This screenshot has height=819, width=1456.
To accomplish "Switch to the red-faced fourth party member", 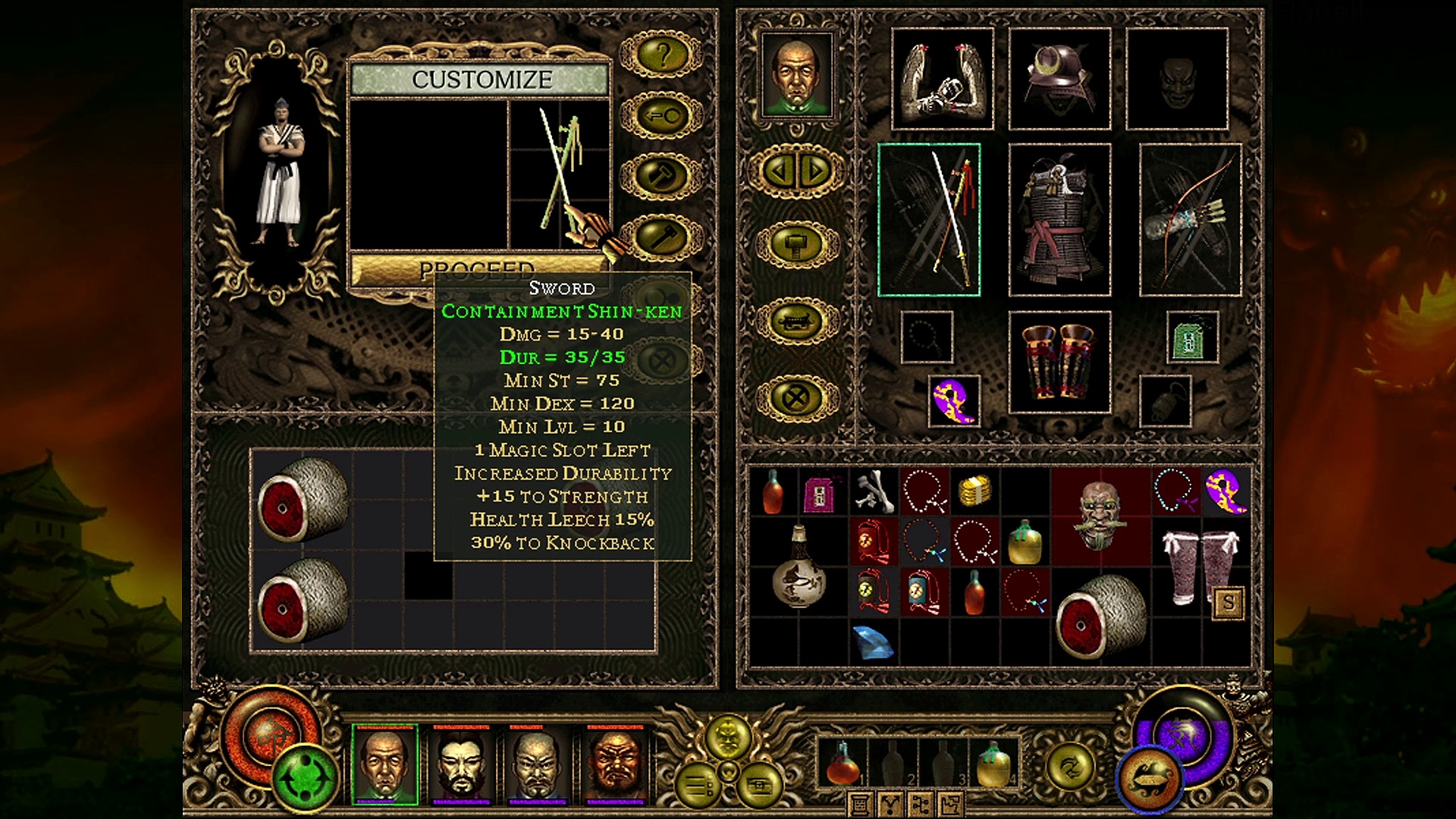I will pos(615,762).
